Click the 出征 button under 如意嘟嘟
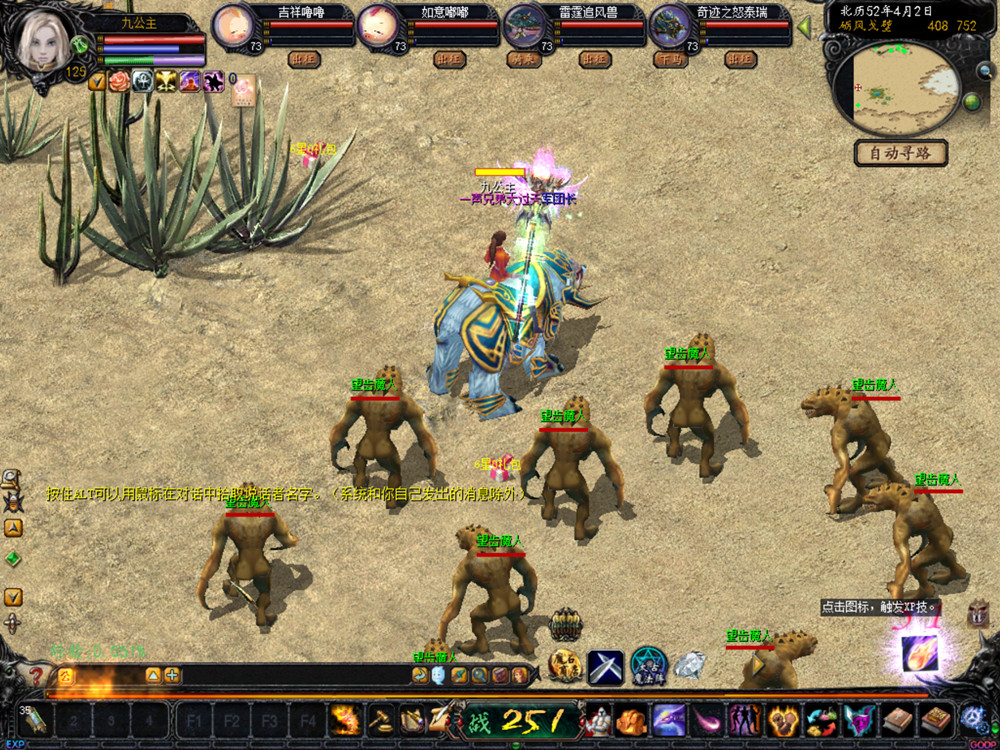 tap(449, 60)
